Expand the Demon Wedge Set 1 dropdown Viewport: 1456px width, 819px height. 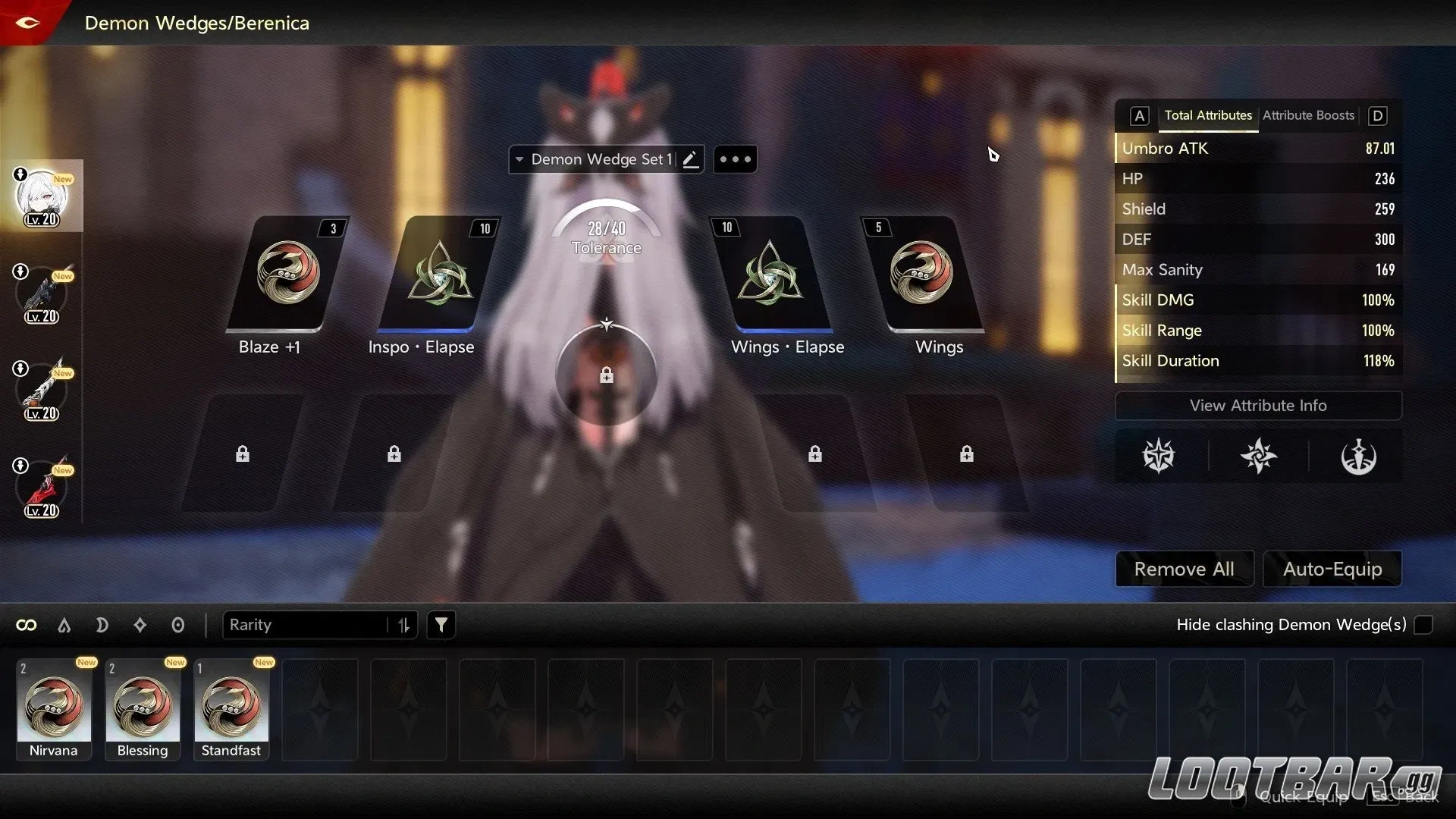coord(519,159)
